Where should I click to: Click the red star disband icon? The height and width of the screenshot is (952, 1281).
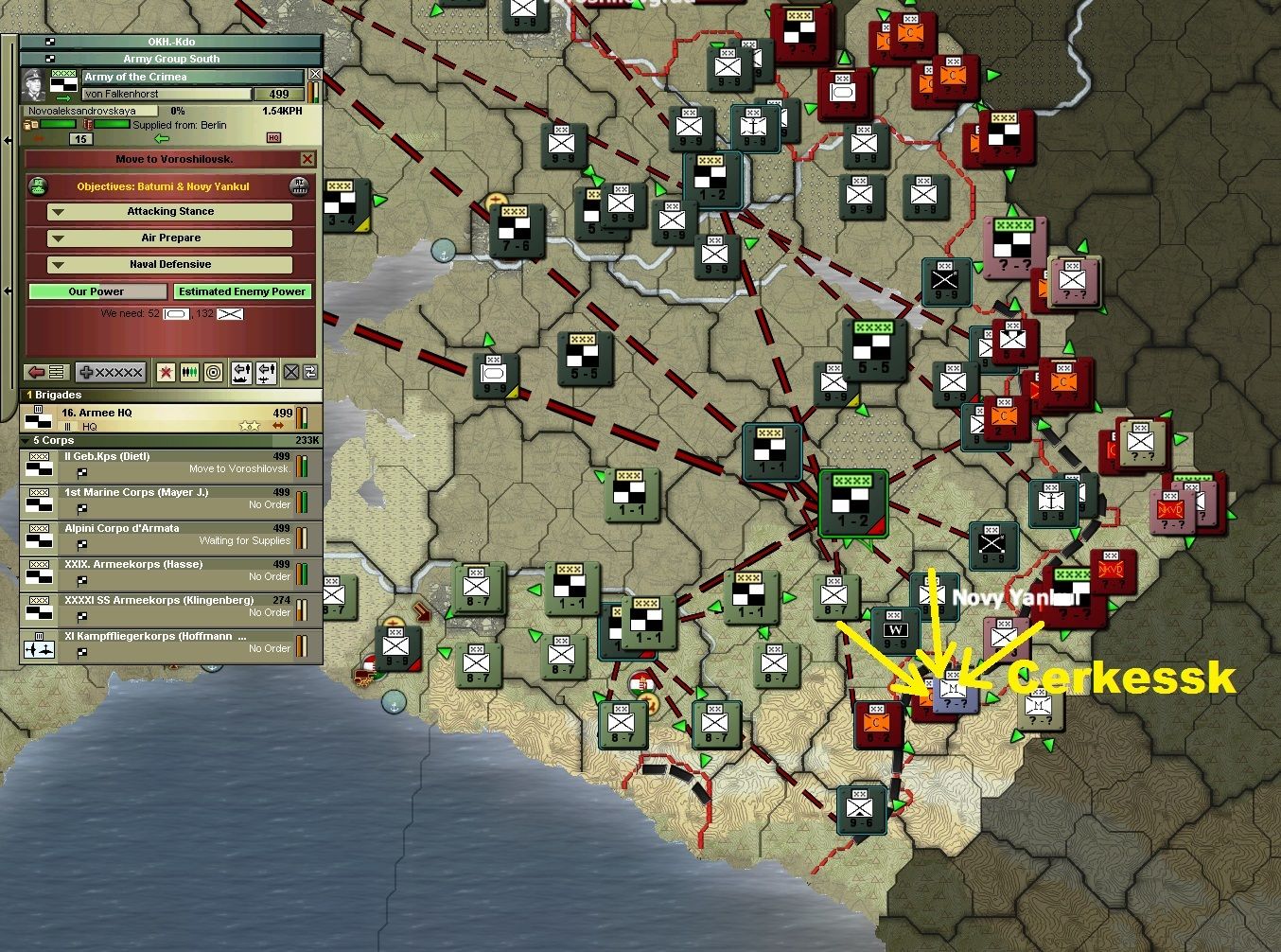click(166, 372)
